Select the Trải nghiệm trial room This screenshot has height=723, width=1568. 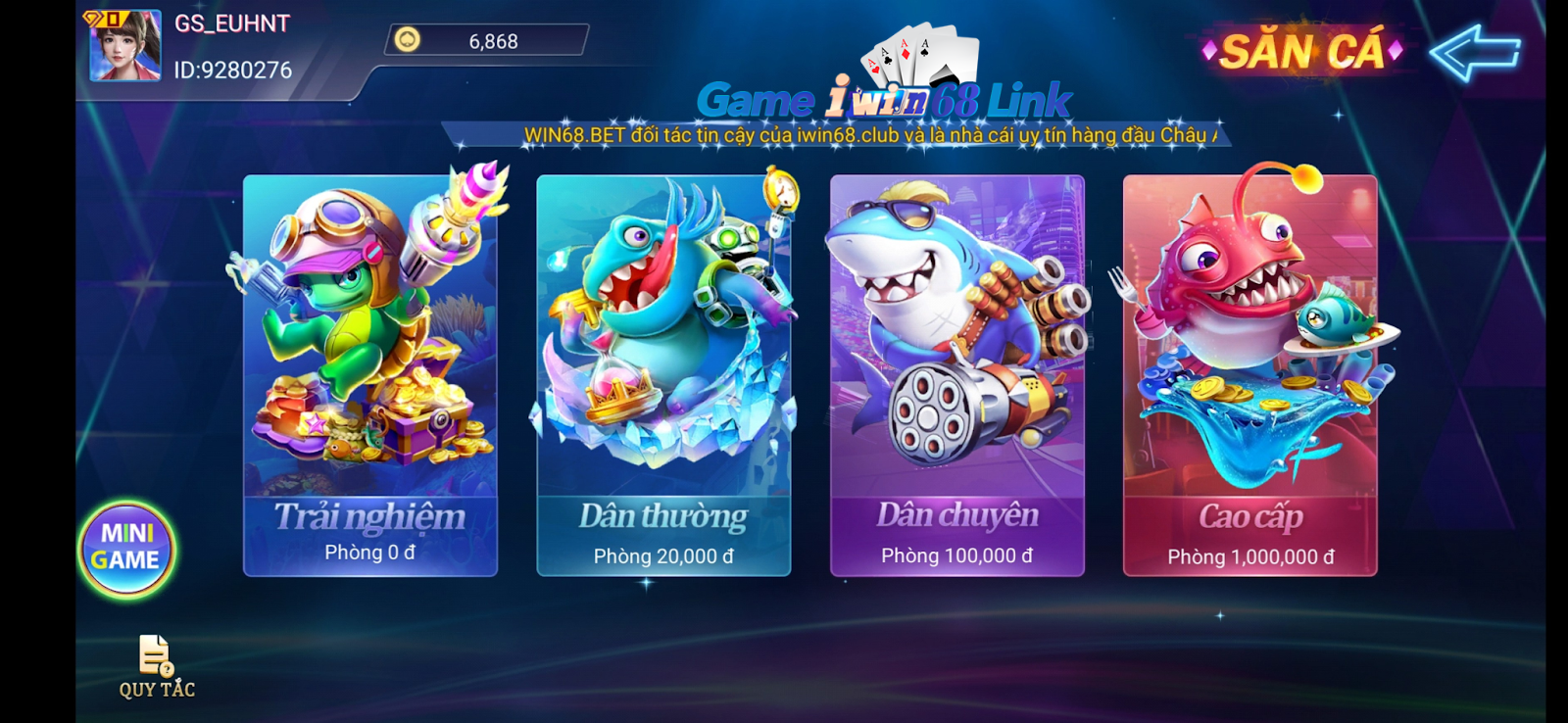[x=370, y=377]
